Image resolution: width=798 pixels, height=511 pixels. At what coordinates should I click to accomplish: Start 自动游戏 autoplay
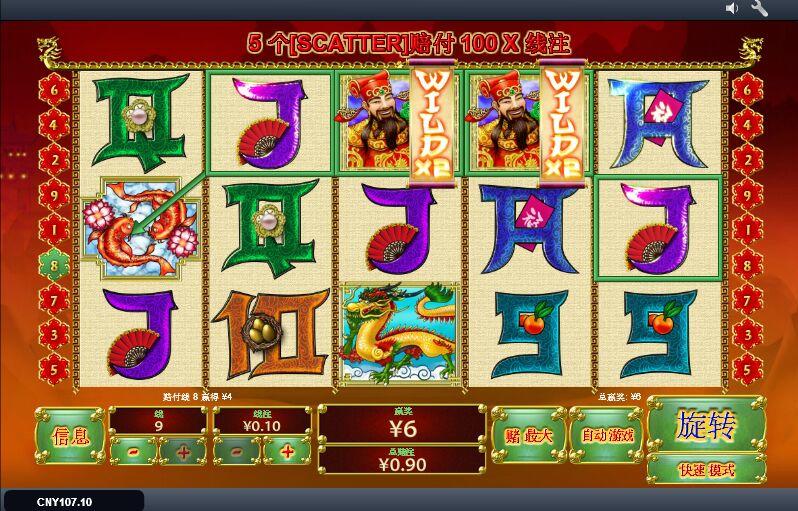(x=606, y=435)
